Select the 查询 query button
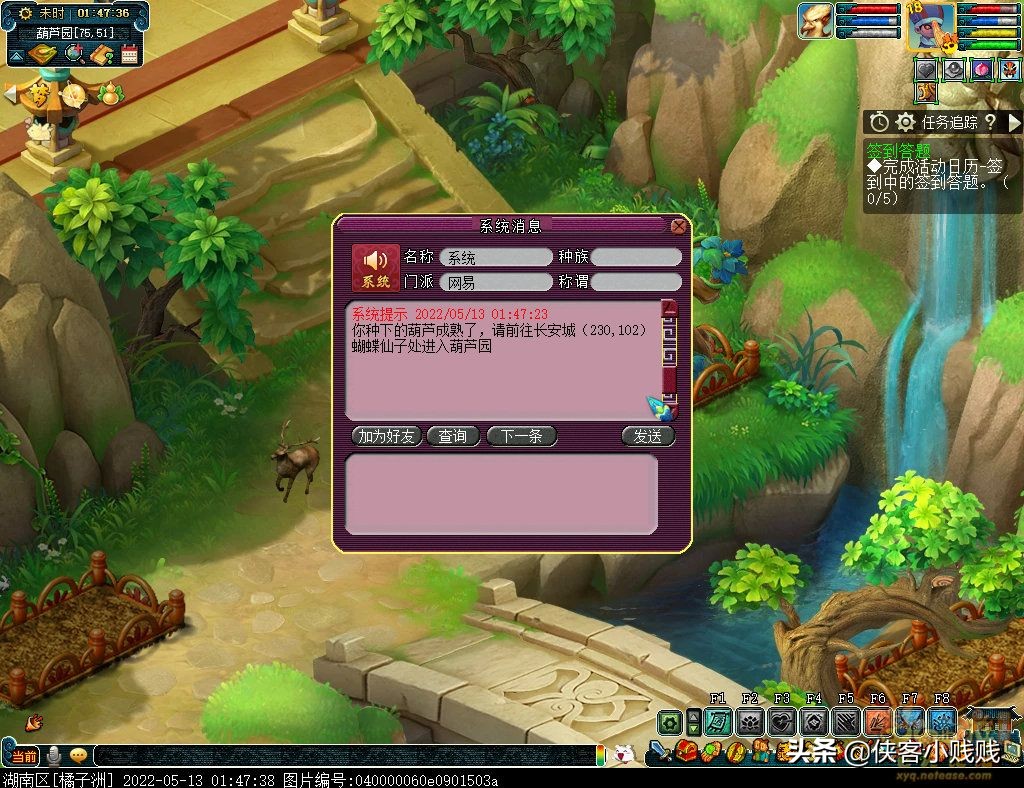 coord(453,437)
